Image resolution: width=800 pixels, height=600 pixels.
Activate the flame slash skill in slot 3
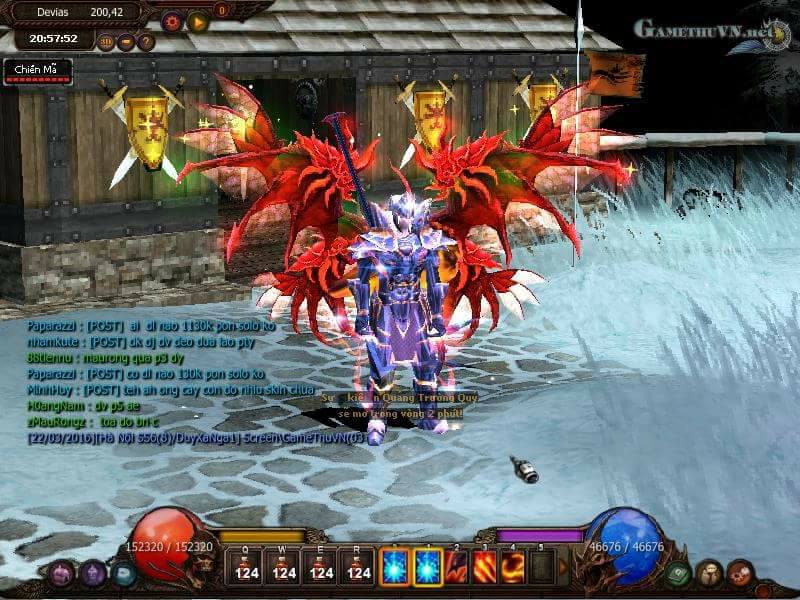click(485, 566)
